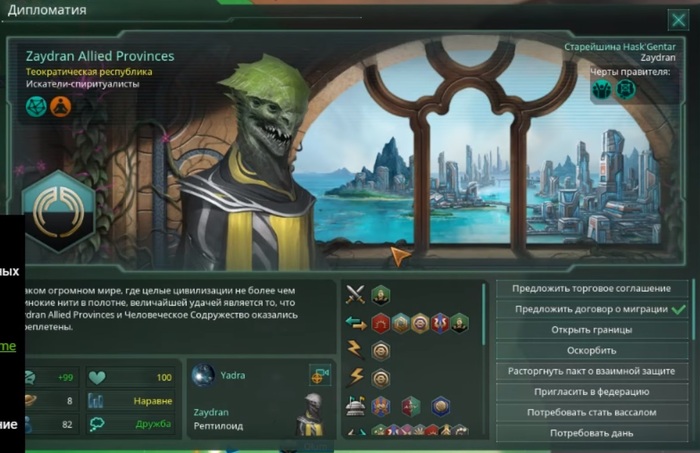
Task: Select Предложить договор о миграции
Action: [591, 309]
